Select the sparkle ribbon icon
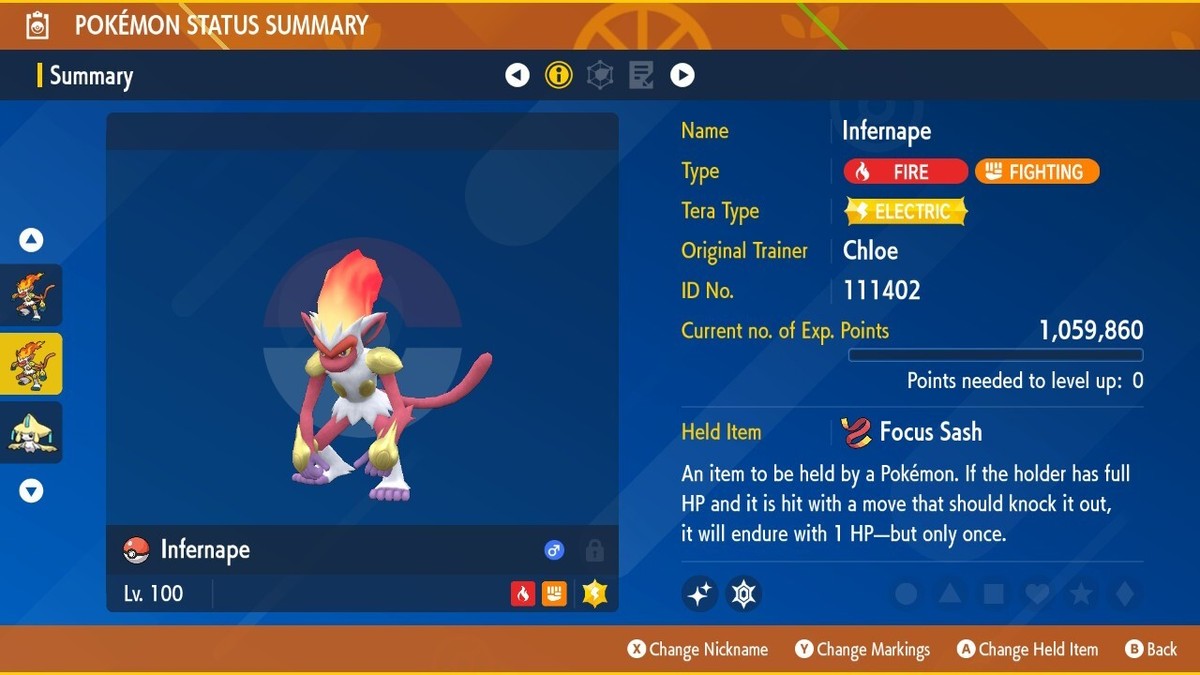Viewport: 1200px width, 675px height. pyautogui.click(x=700, y=594)
